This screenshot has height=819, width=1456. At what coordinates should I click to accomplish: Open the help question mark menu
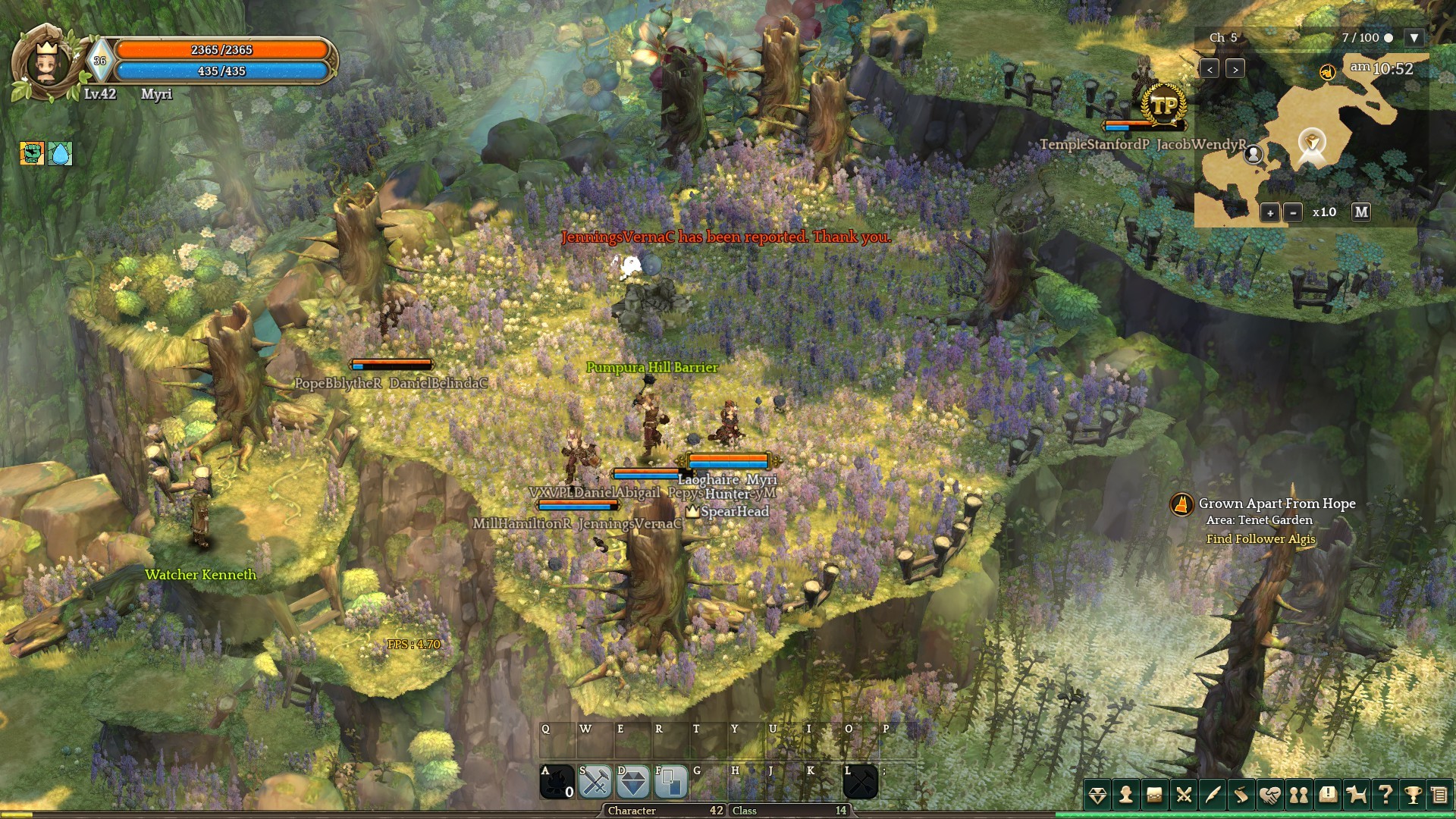1385,795
